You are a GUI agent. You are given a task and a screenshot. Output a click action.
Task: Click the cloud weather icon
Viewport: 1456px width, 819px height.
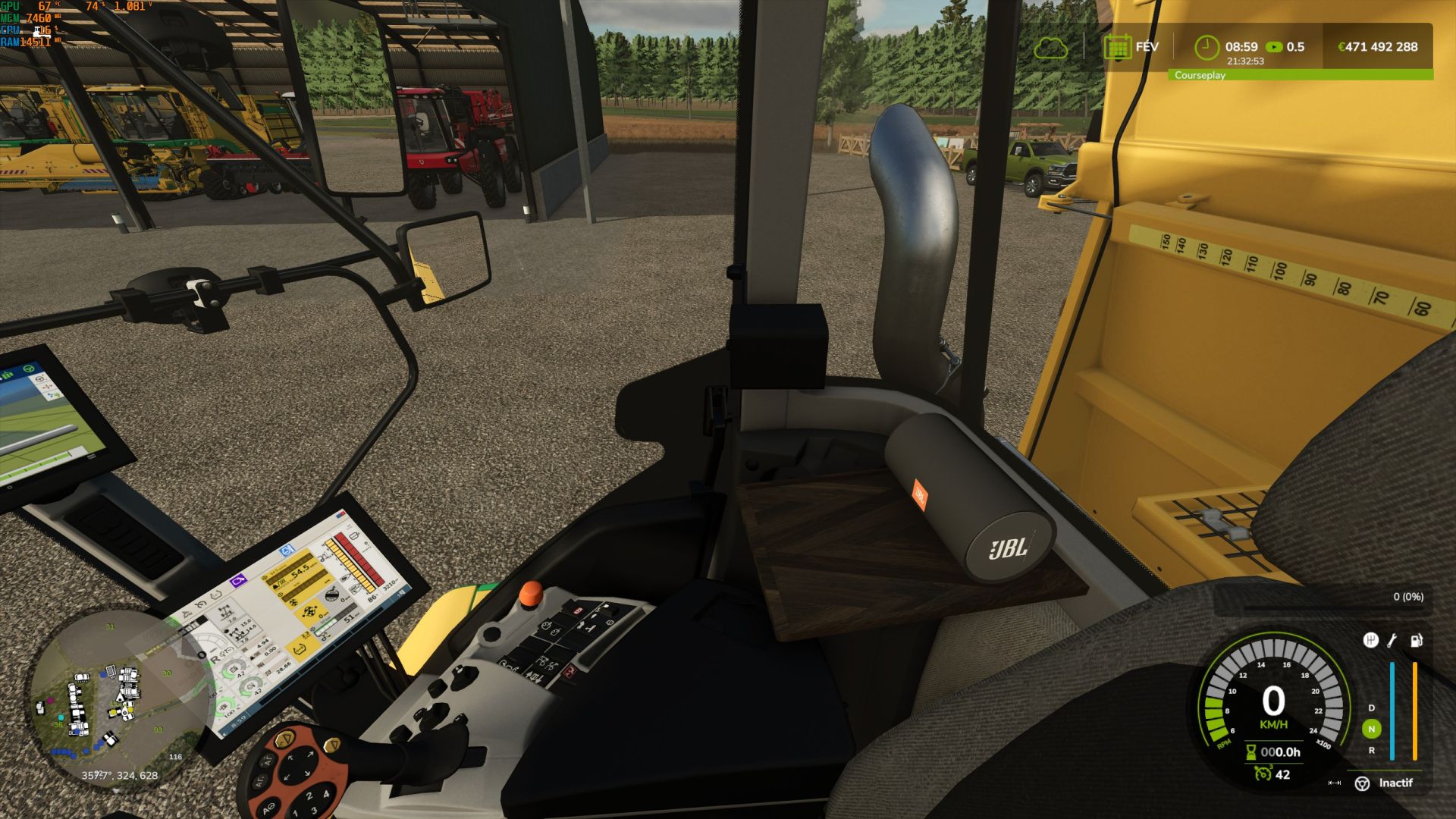pyautogui.click(x=1050, y=49)
